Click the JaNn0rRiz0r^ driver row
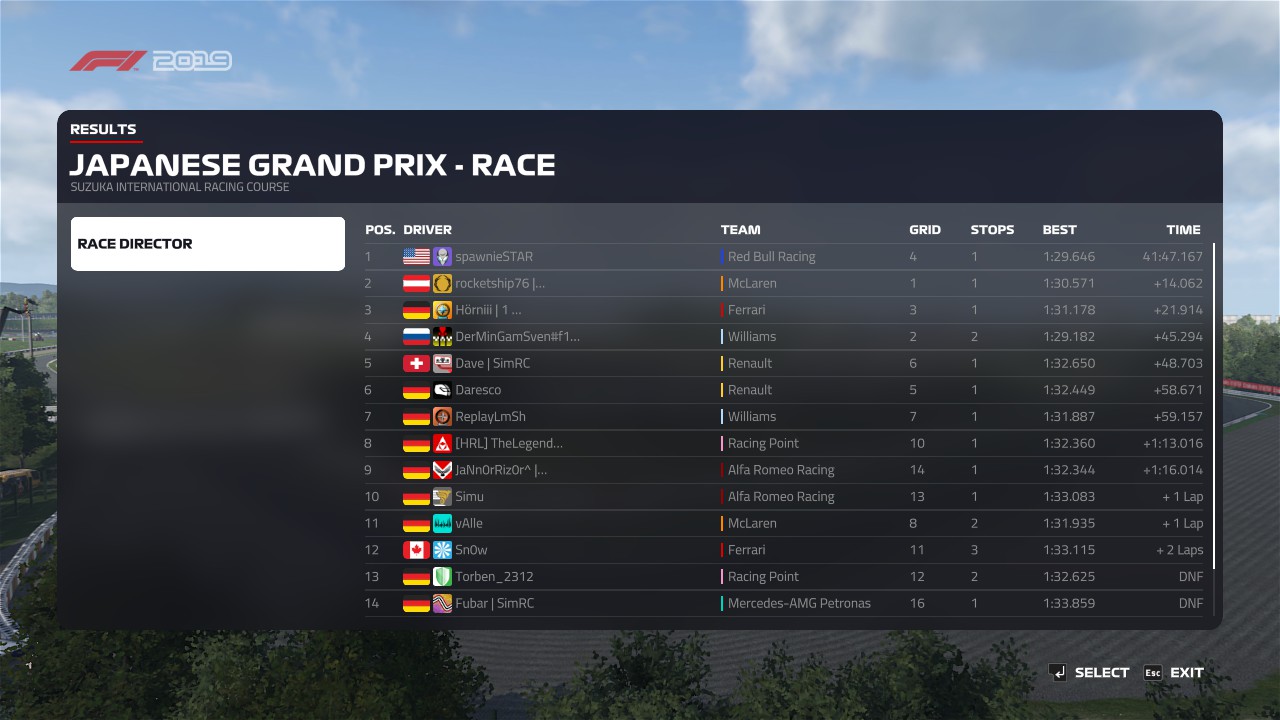The height and width of the screenshot is (720, 1280). tap(784, 470)
